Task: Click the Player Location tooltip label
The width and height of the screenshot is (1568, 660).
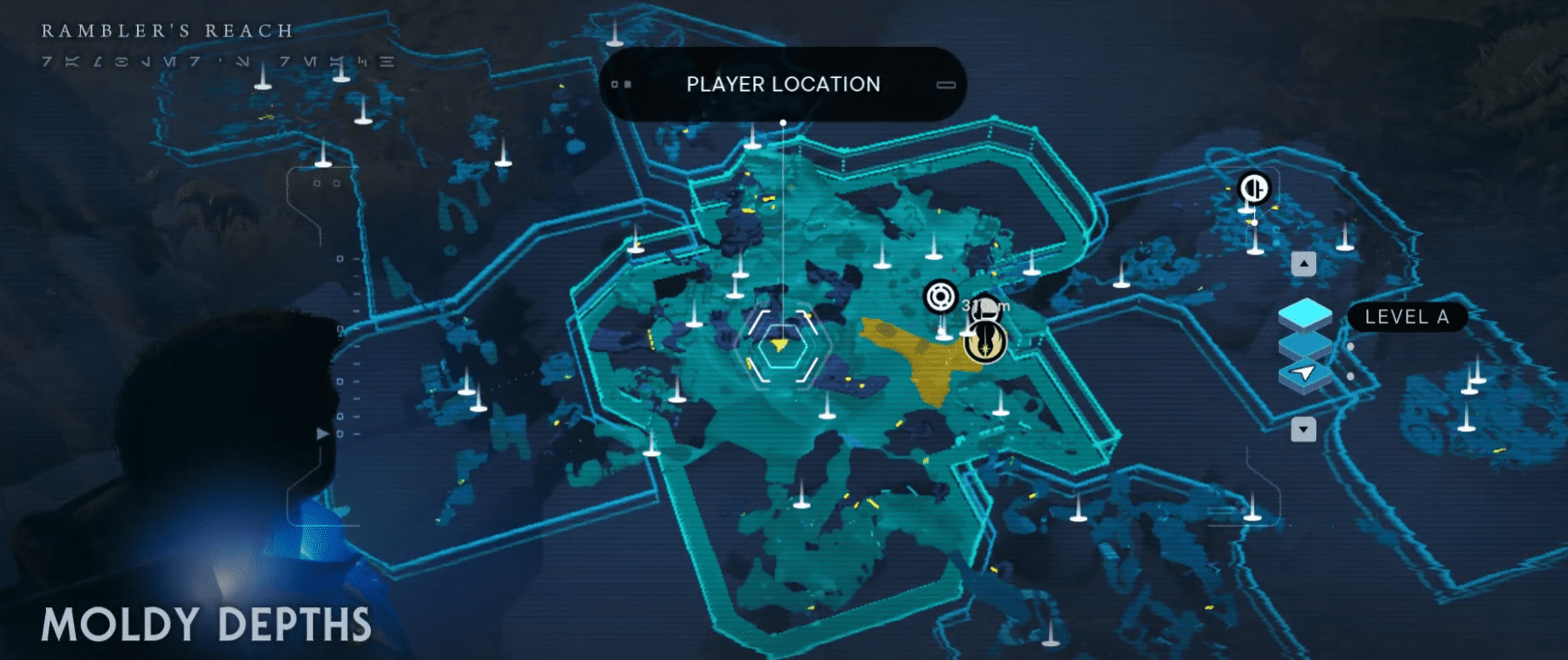Action: pyautogui.click(x=783, y=84)
